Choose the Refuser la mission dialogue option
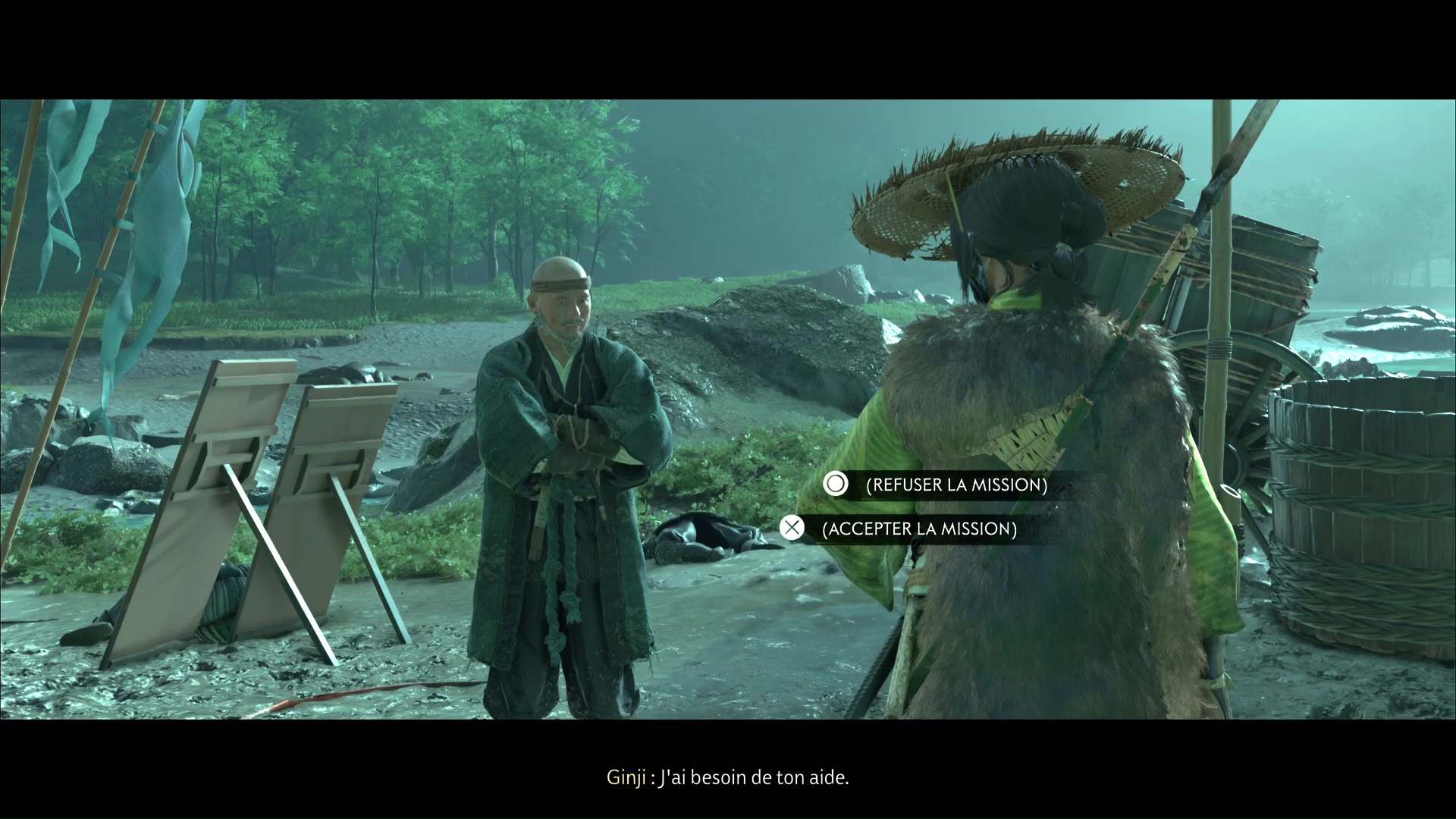Viewport: 1456px width, 819px height. 955,485
